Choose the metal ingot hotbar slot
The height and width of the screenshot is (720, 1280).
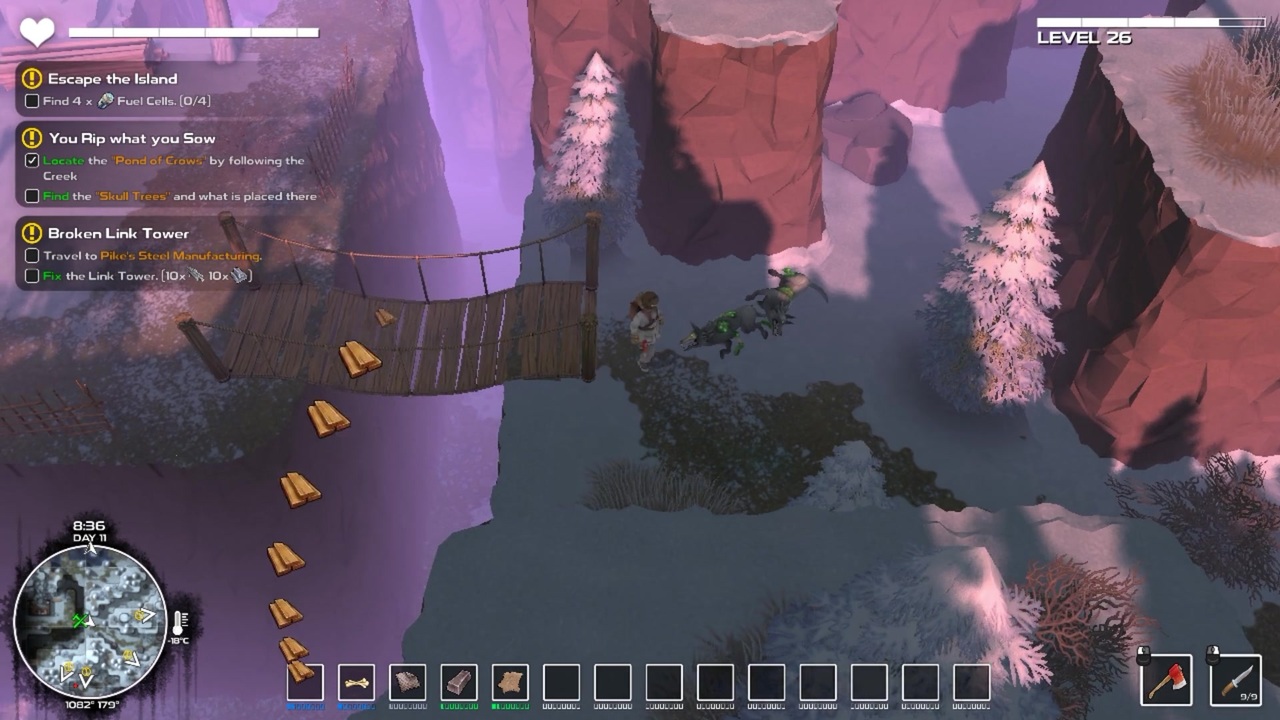459,683
